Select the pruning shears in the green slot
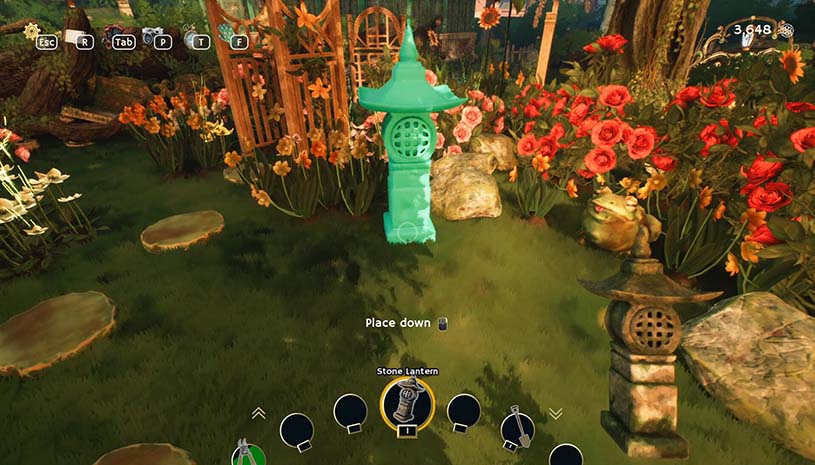The height and width of the screenshot is (465, 815). (242, 453)
